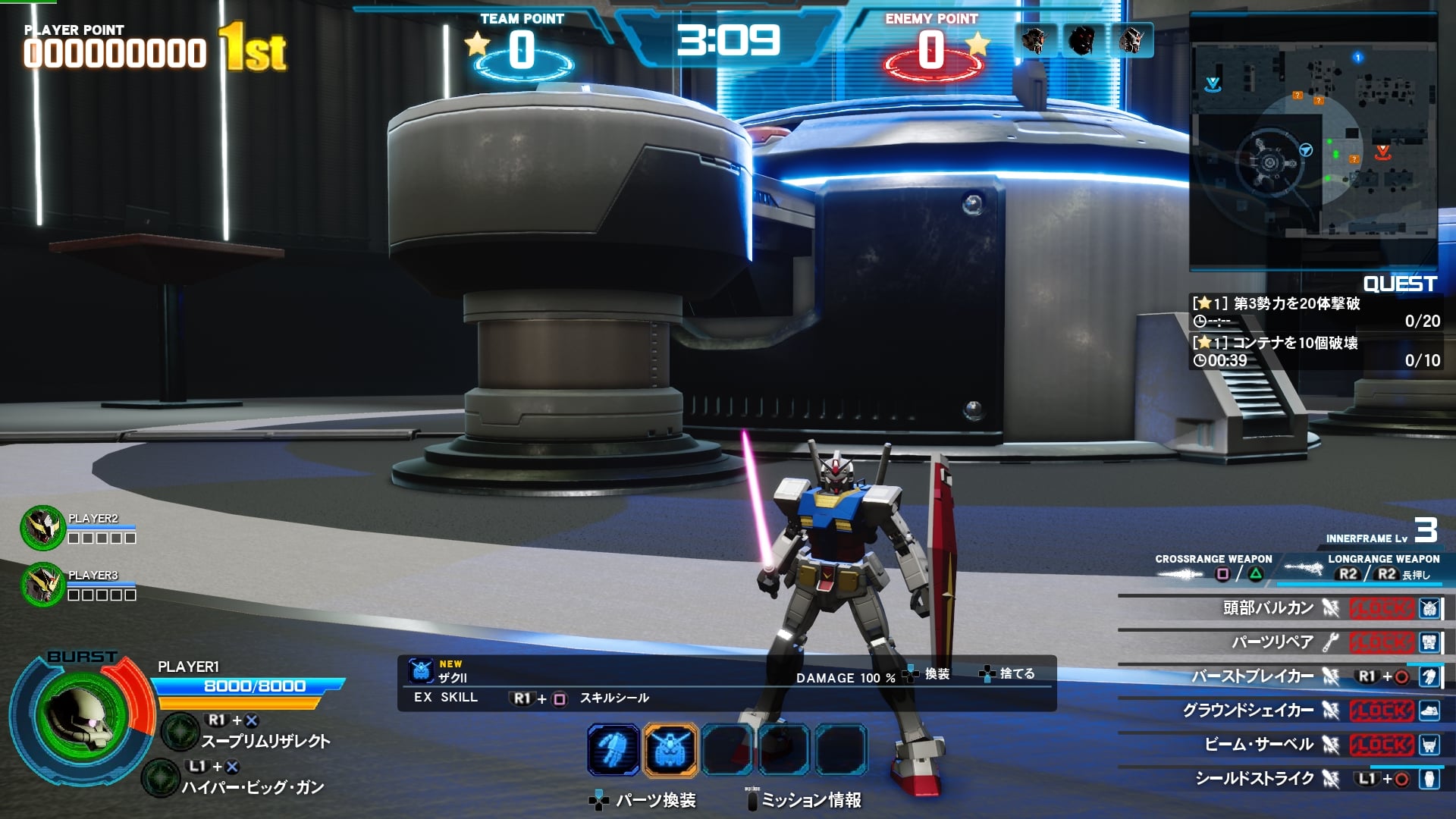Image resolution: width=1456 pixels, height=819 pixels.
Task: Select the crossrange weapon icon
Action: click(1180, 574)
